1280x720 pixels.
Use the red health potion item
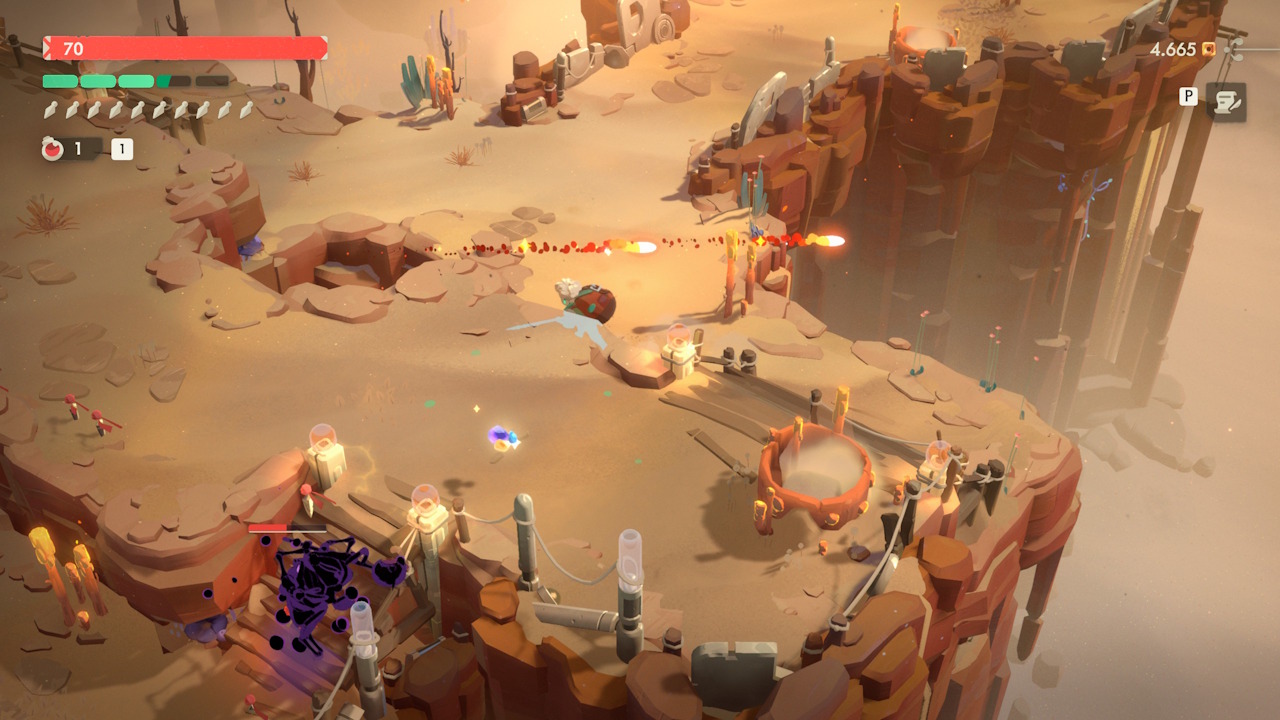(x=52, y=150)
